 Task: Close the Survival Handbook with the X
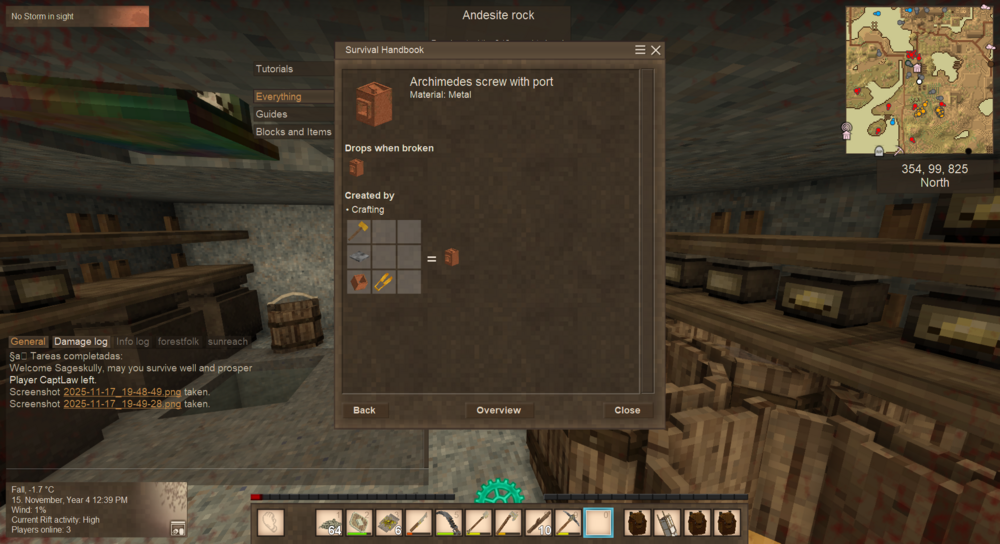pos(656,50)
